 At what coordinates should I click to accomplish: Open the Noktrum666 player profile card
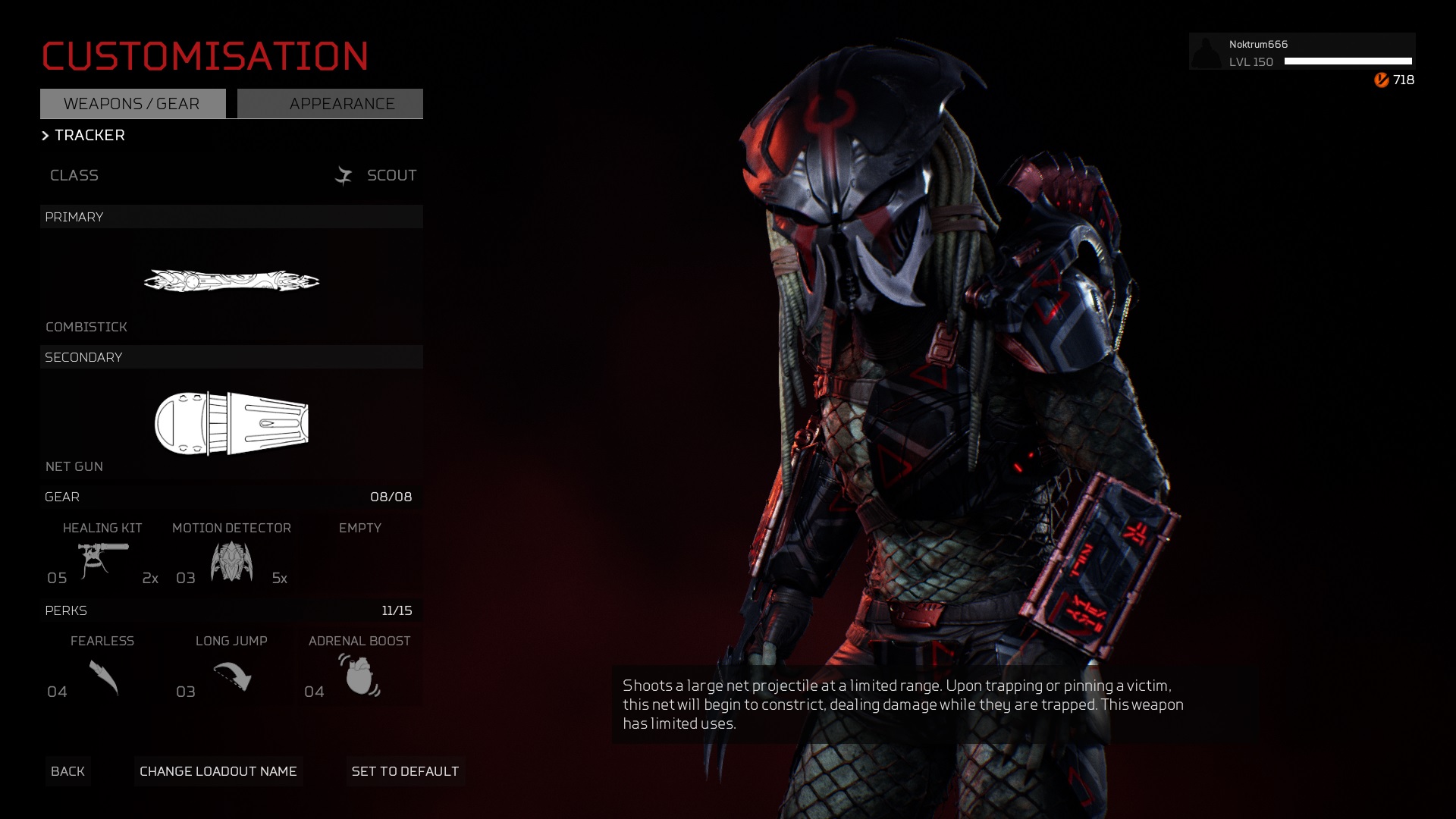(1301, 52)
